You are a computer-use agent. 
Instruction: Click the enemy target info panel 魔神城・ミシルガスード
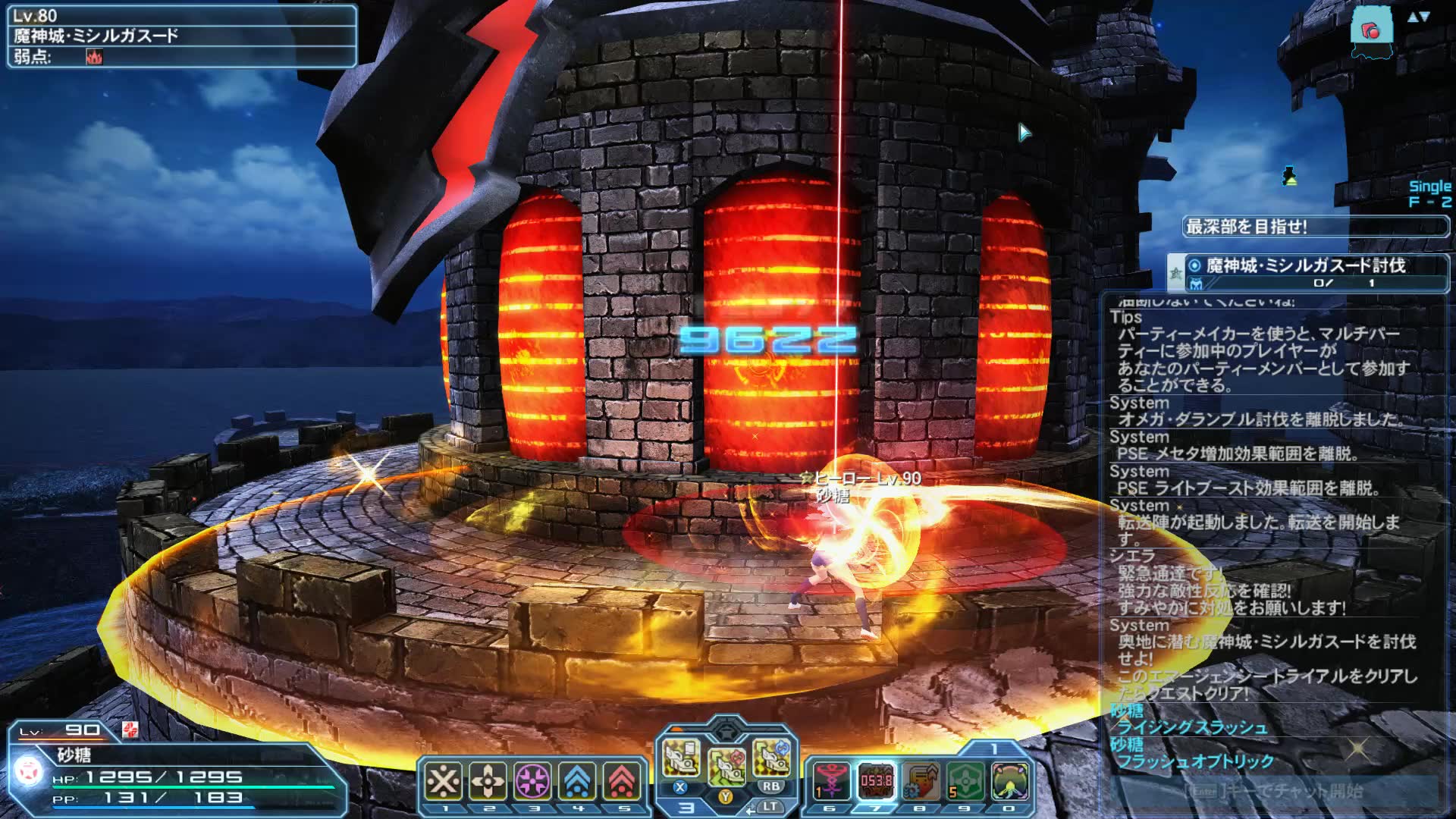point(182,36)
